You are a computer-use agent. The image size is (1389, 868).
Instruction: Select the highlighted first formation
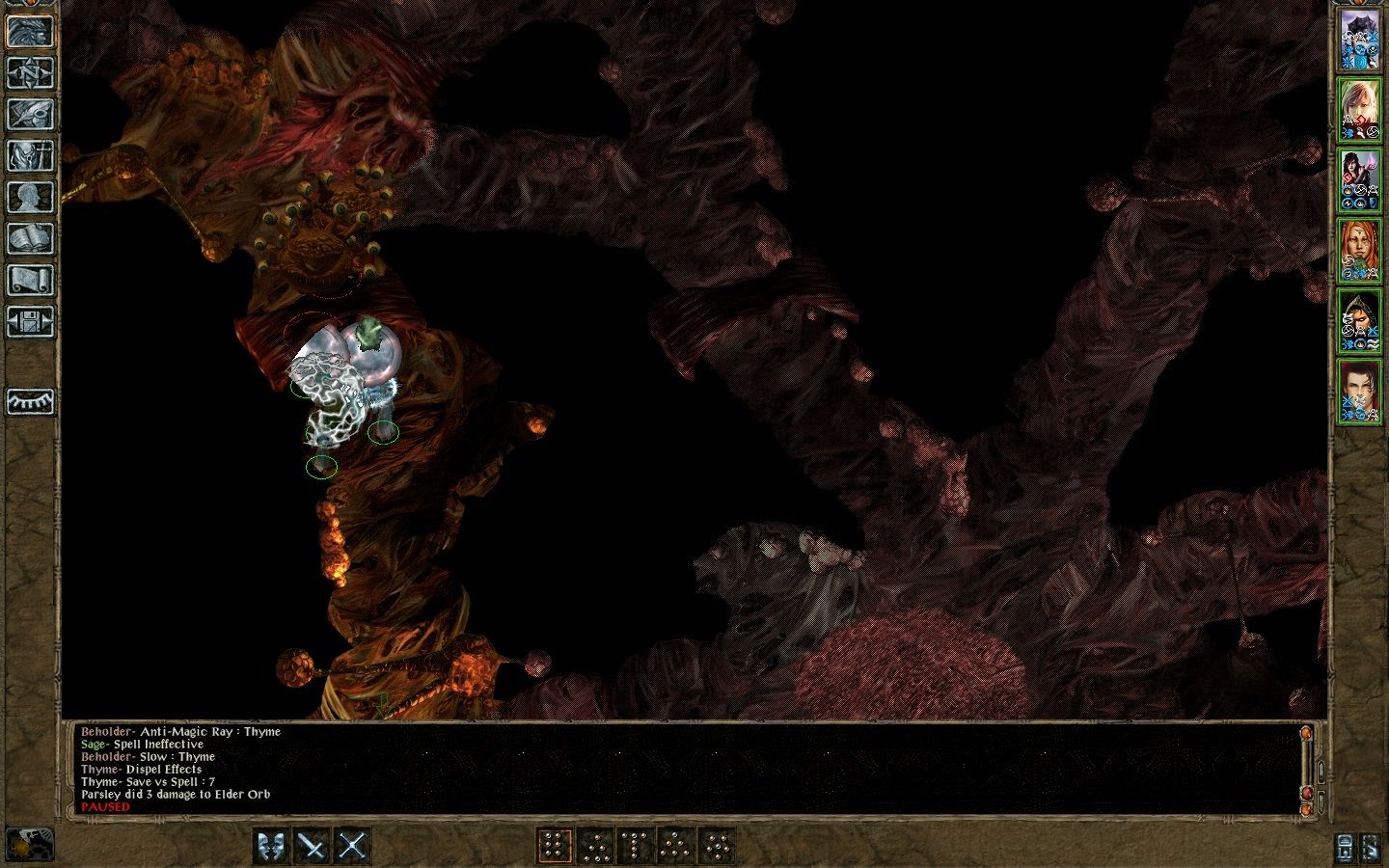tap(554, 846)
